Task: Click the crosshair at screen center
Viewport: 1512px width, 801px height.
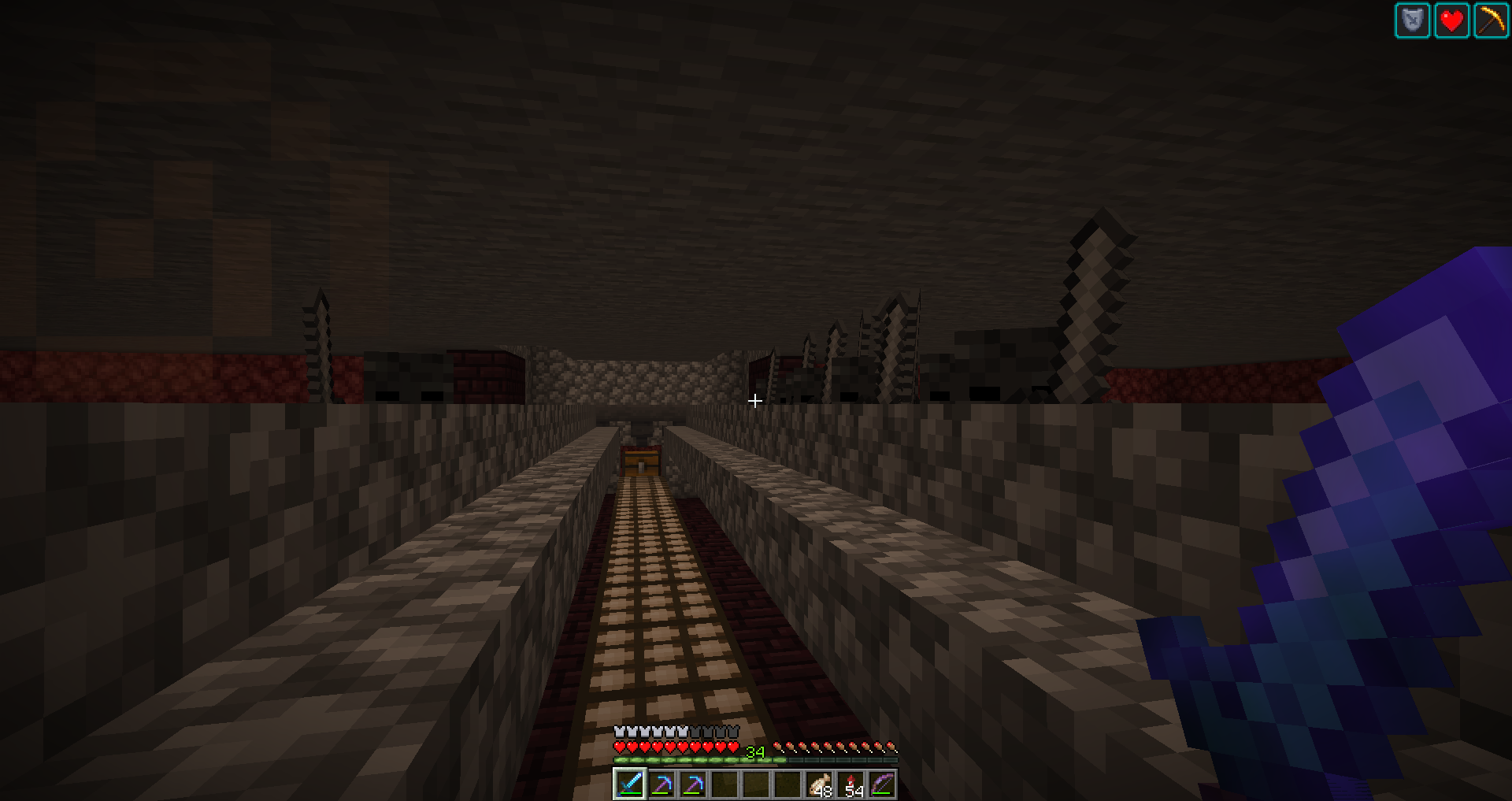Action: (754, 401)
